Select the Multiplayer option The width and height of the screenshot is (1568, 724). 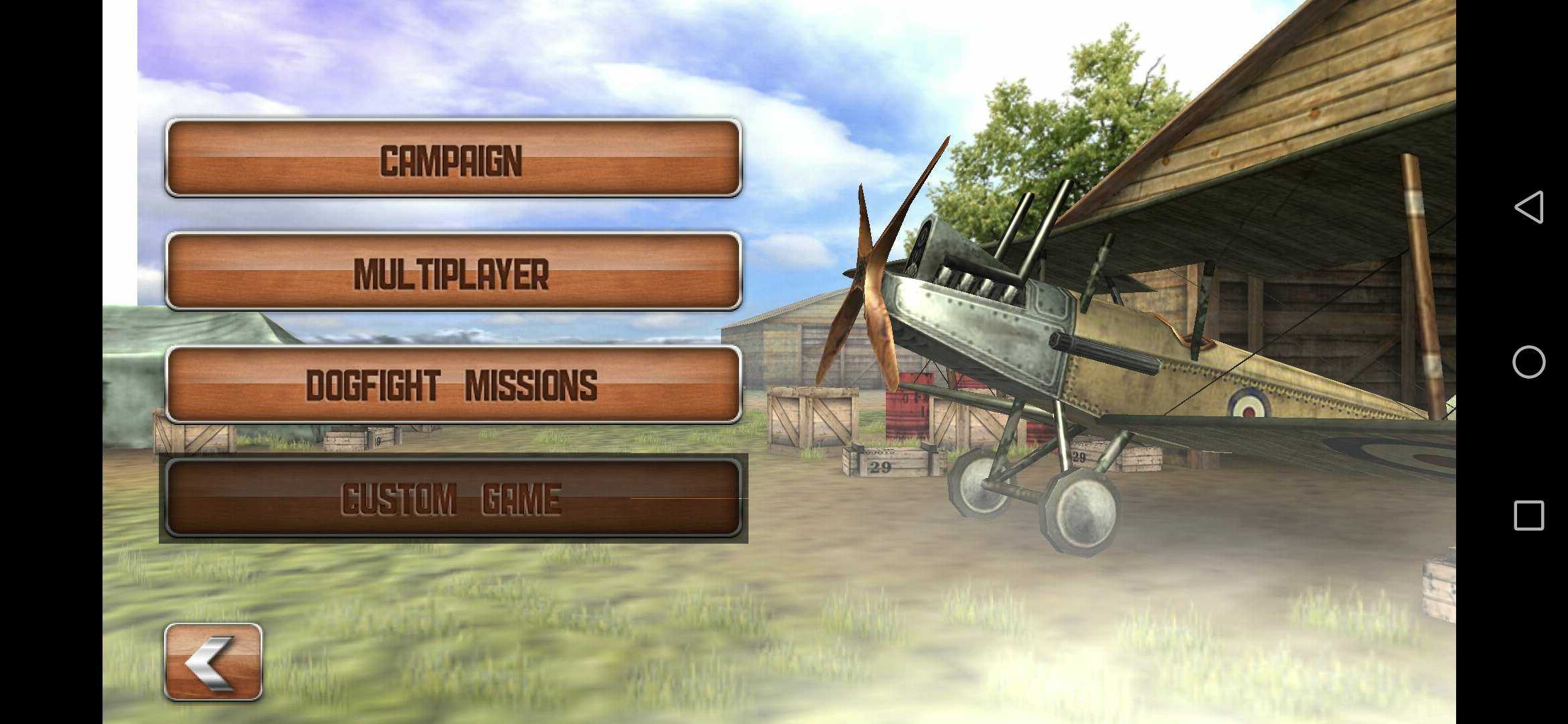pos(453,272)
